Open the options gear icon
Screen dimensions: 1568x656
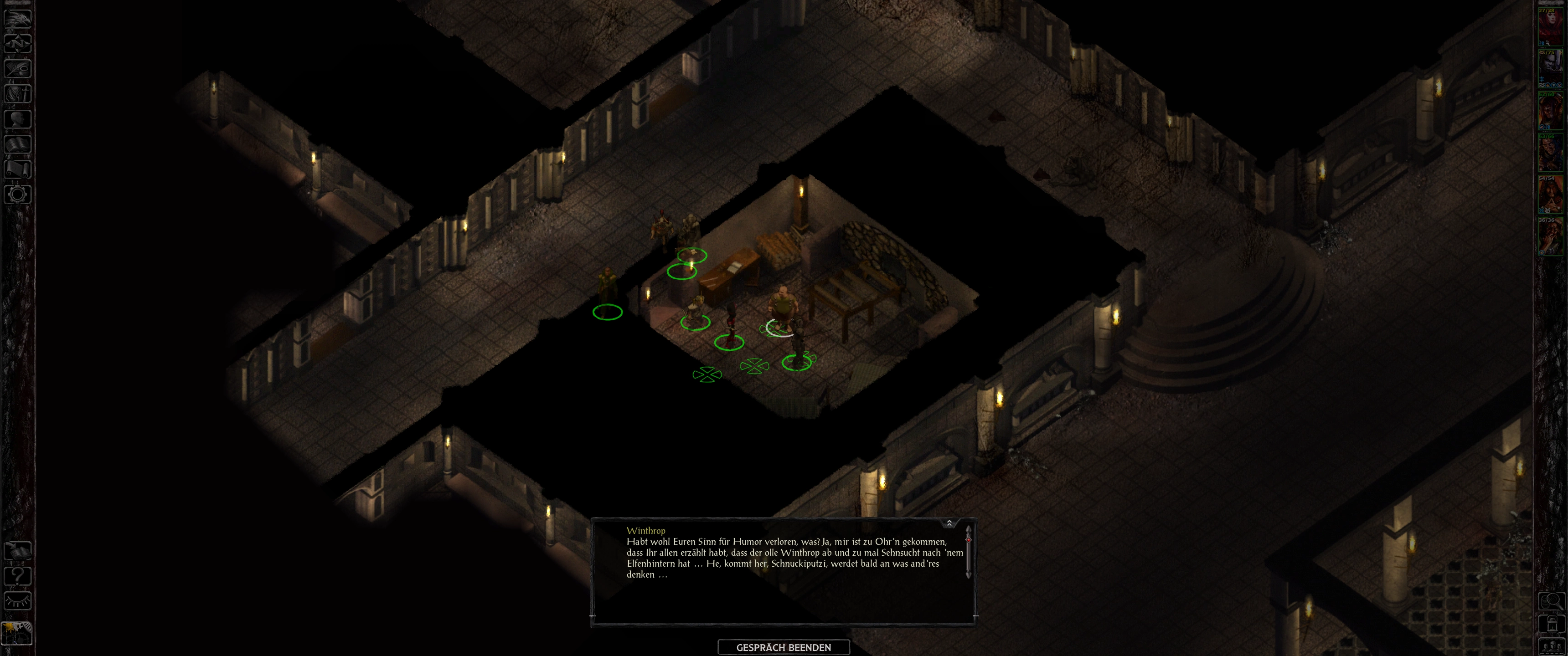pyautogui.click(x=18, y=194)
